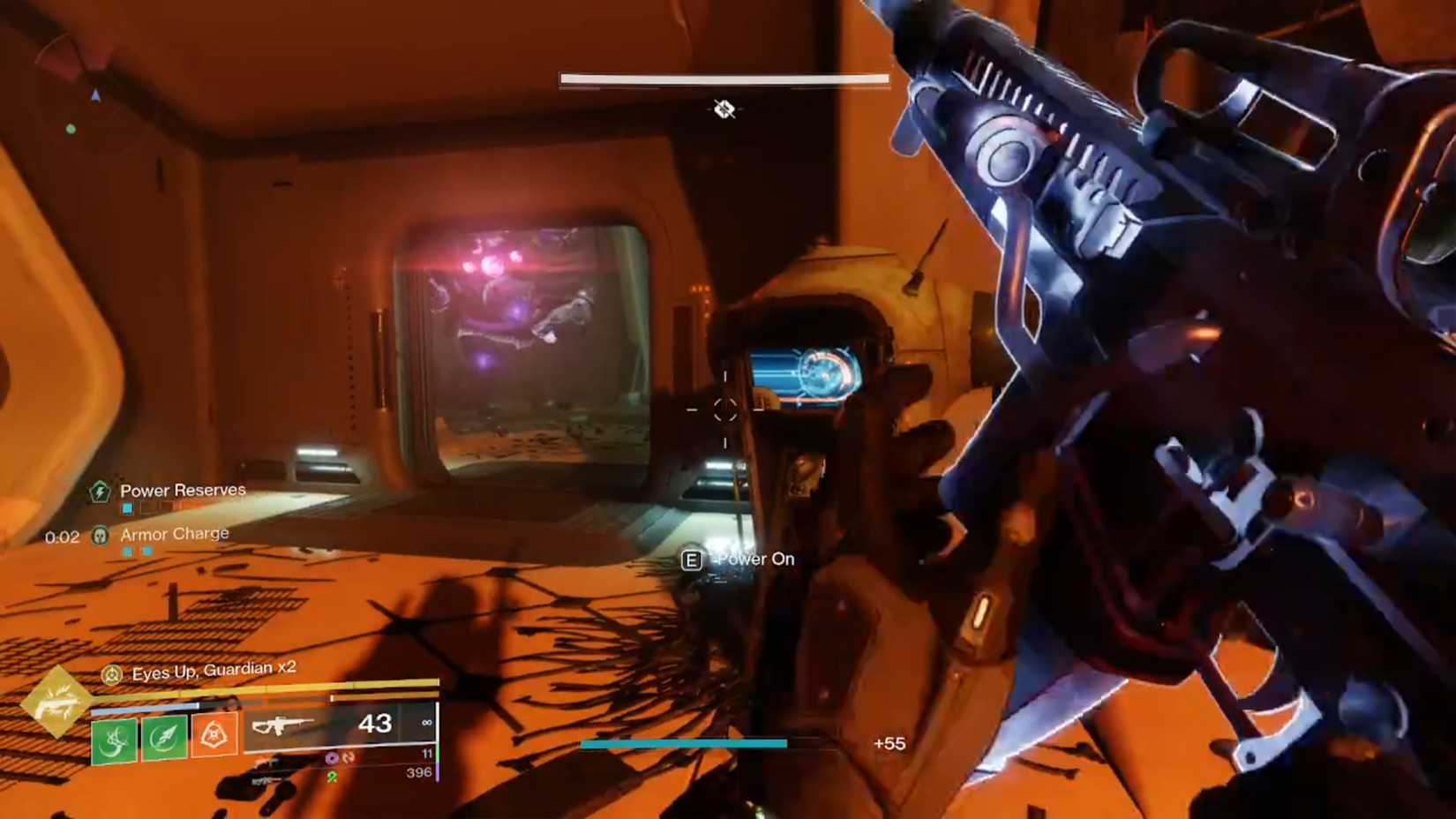Click the +55 score popup text
The width and height of the screenshot is (1456, 819).
[x=889, y=744]
